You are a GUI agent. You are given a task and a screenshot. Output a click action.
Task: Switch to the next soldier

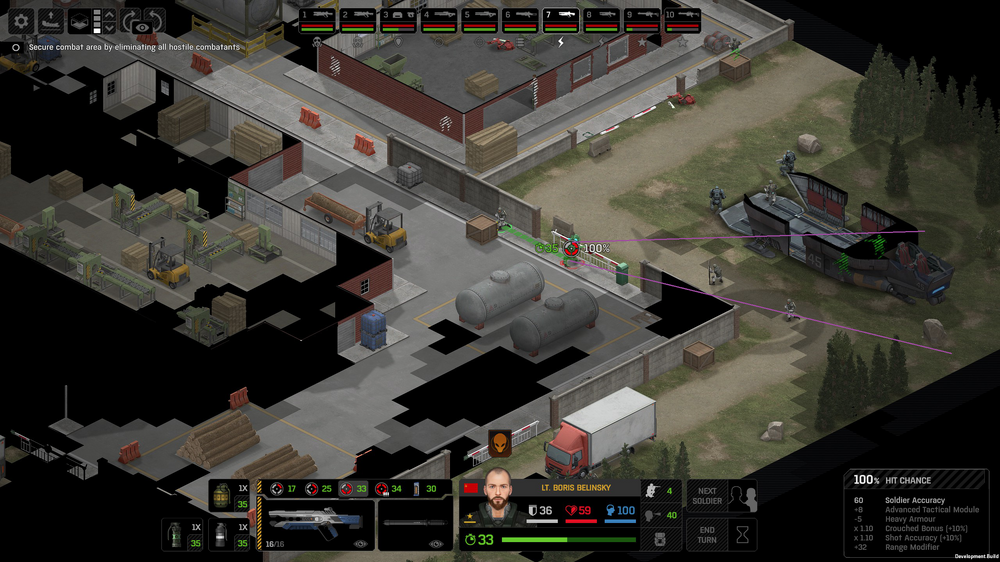(707, 497)
